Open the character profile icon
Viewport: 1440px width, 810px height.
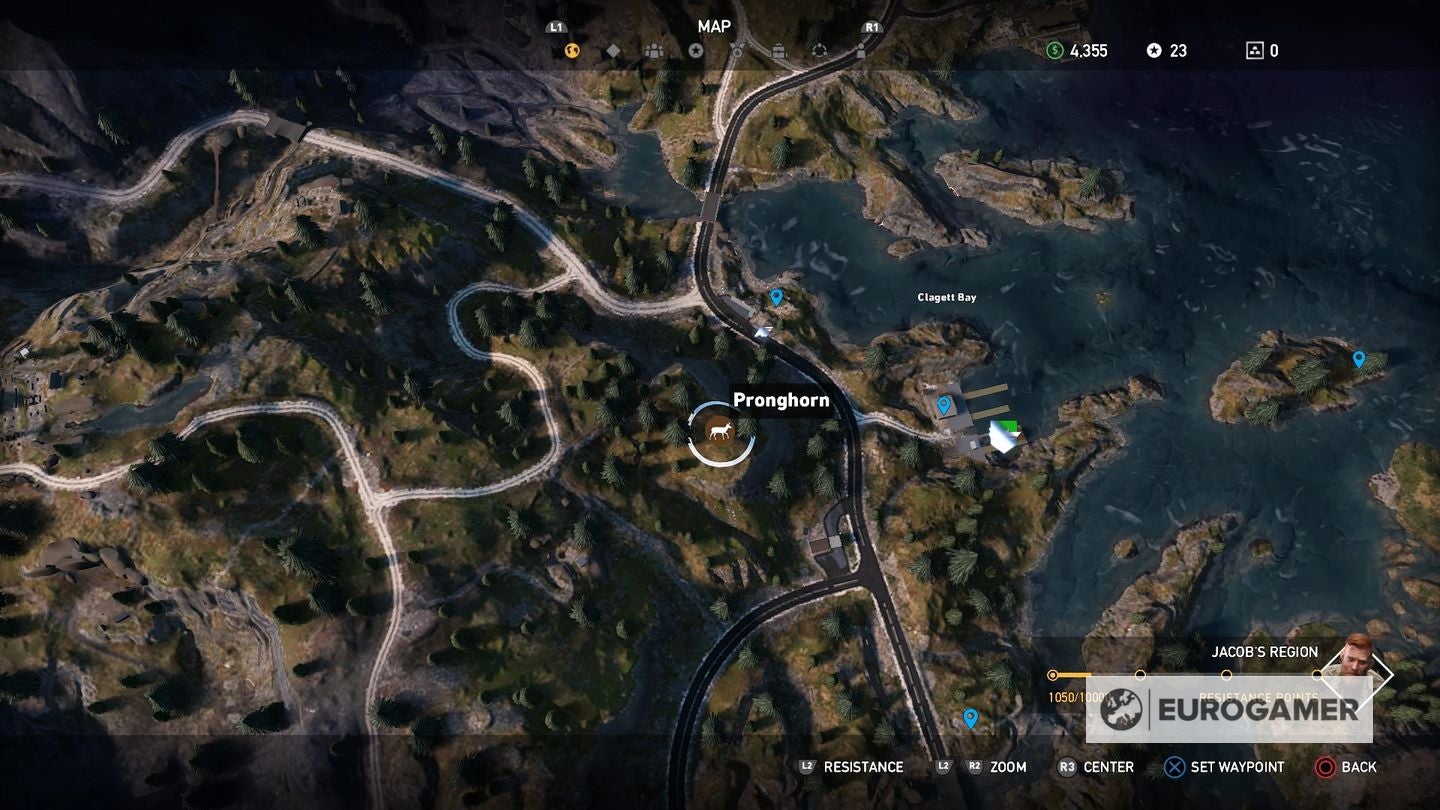pos(861,50)
